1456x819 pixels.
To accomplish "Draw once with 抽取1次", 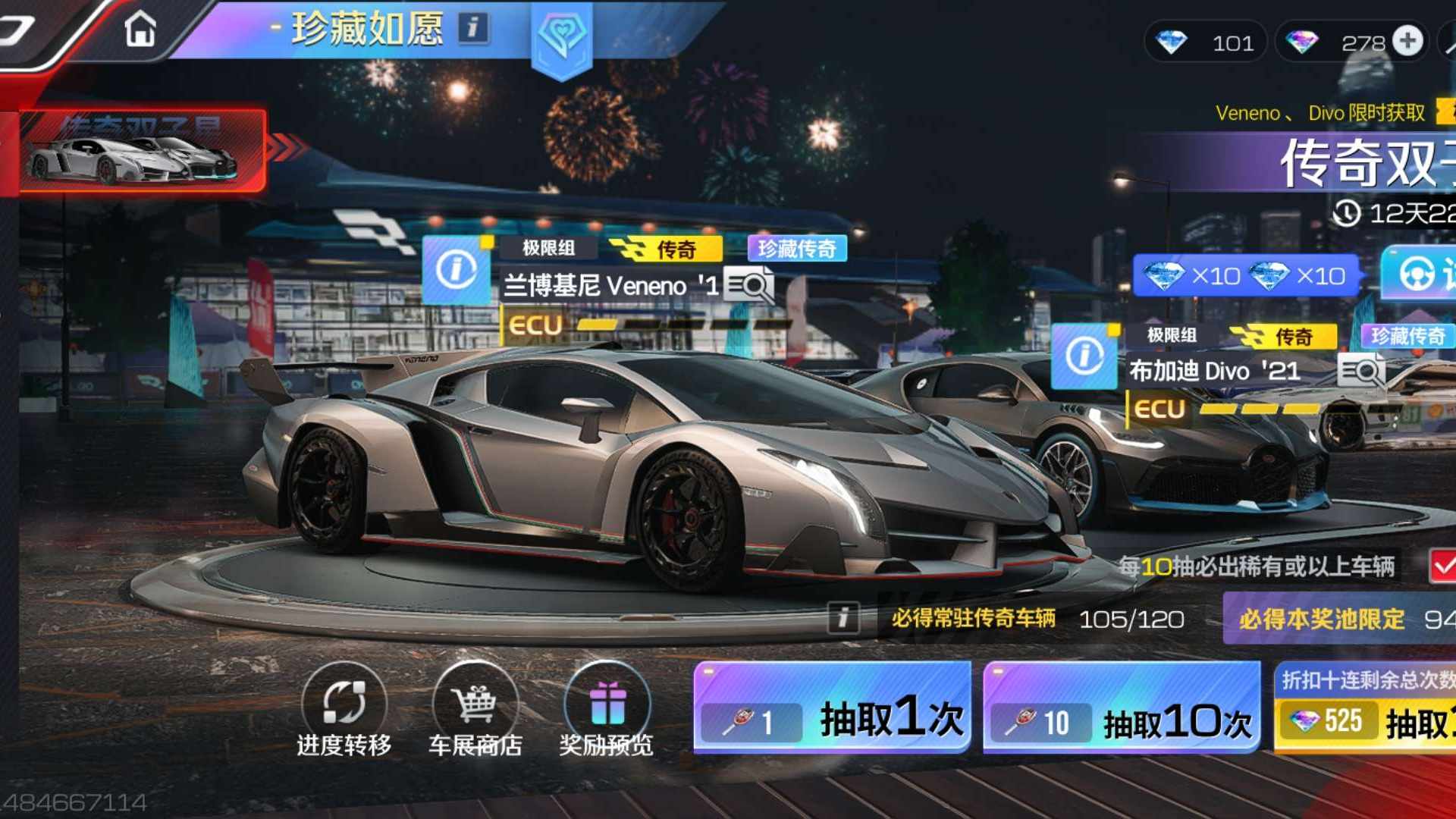I will (832, 708).
